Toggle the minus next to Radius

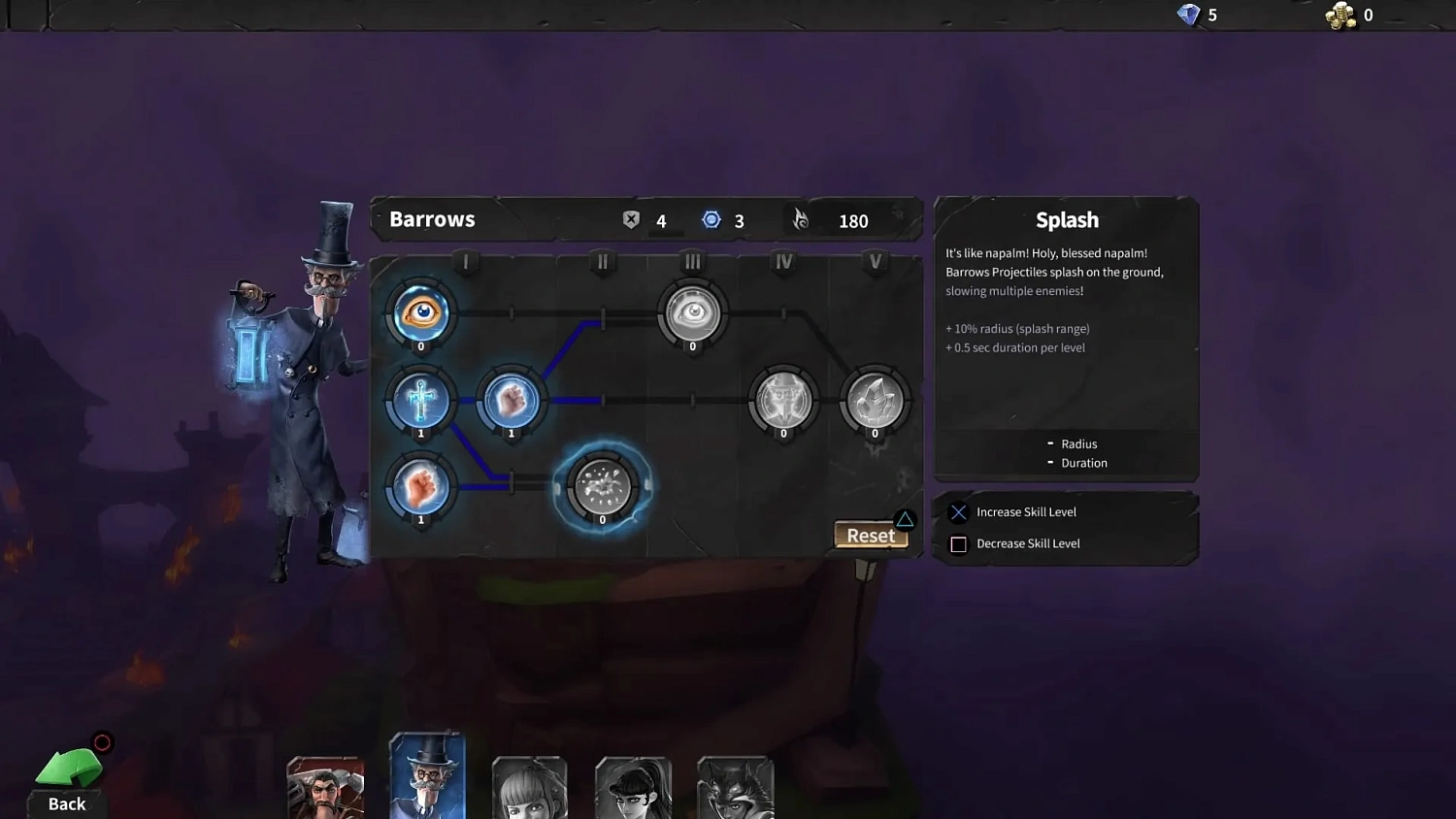pyautogui.click(x=1050, y=443)
